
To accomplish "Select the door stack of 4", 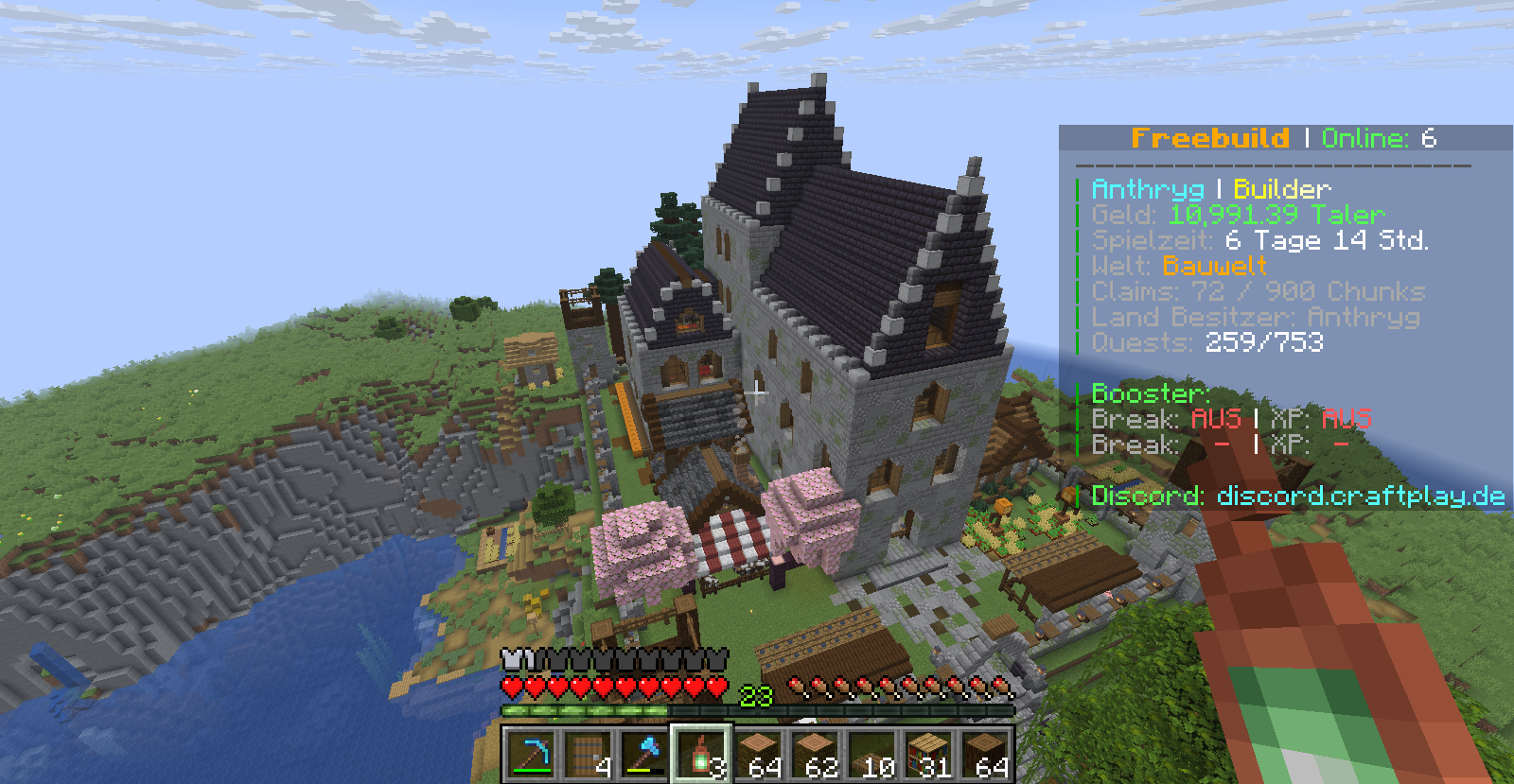I will click(x=587, y=755).
